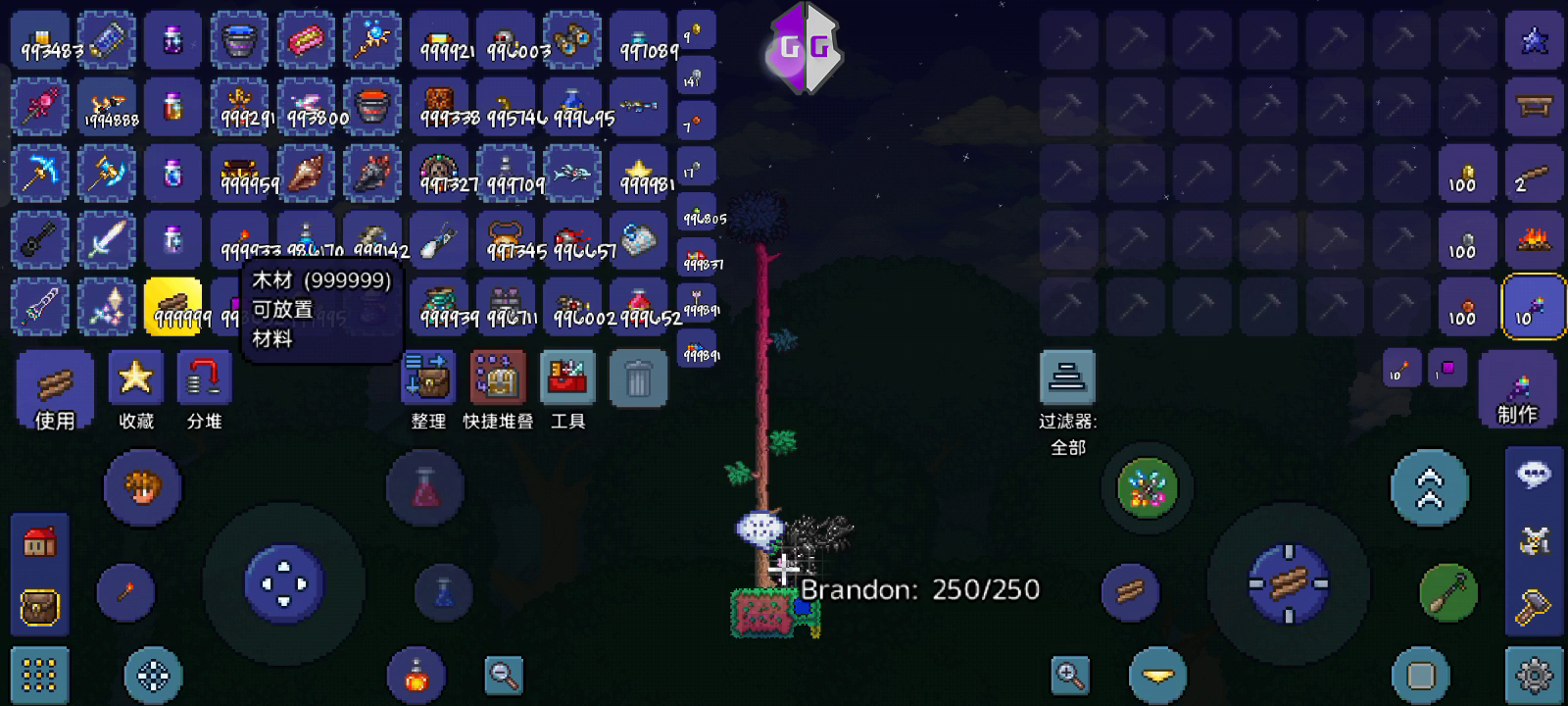Image resolution: width=1568 pixels, height=706 pixels.
Task: Tap the zoom-in magnifier control
Action: point(1070,676)
